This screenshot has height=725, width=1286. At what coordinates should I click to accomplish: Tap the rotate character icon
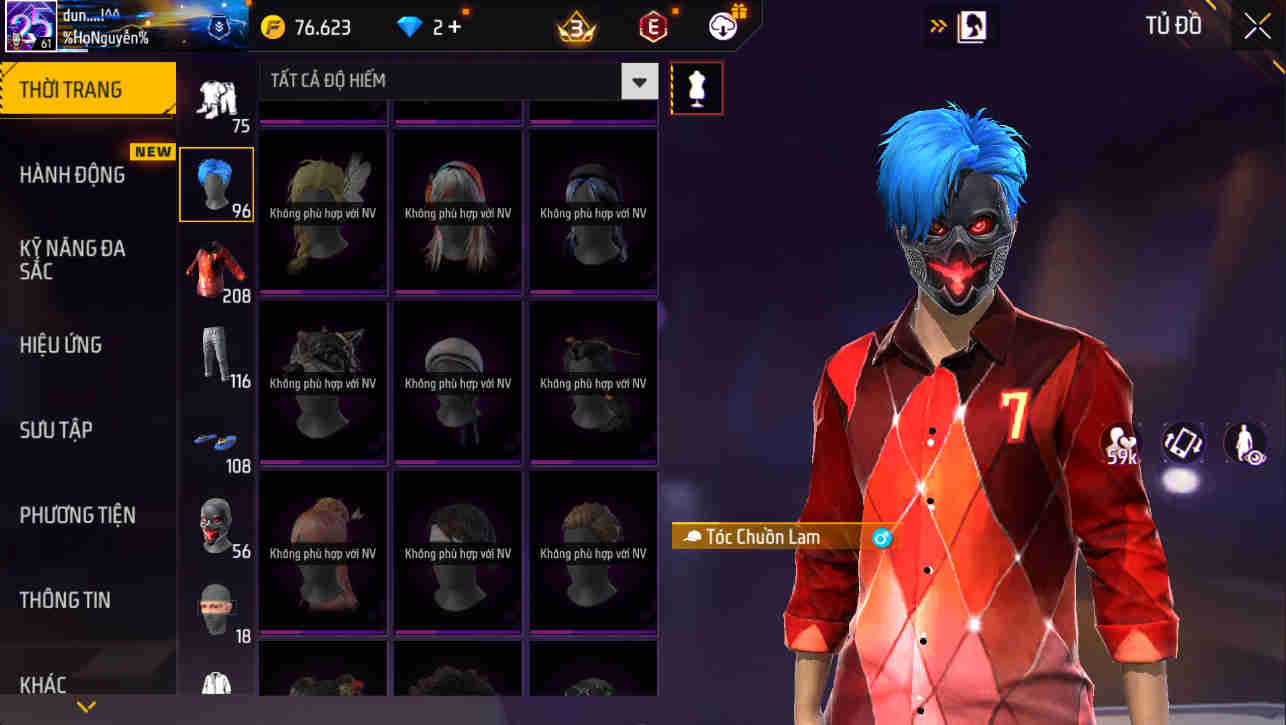click(x=1183, y=443)
